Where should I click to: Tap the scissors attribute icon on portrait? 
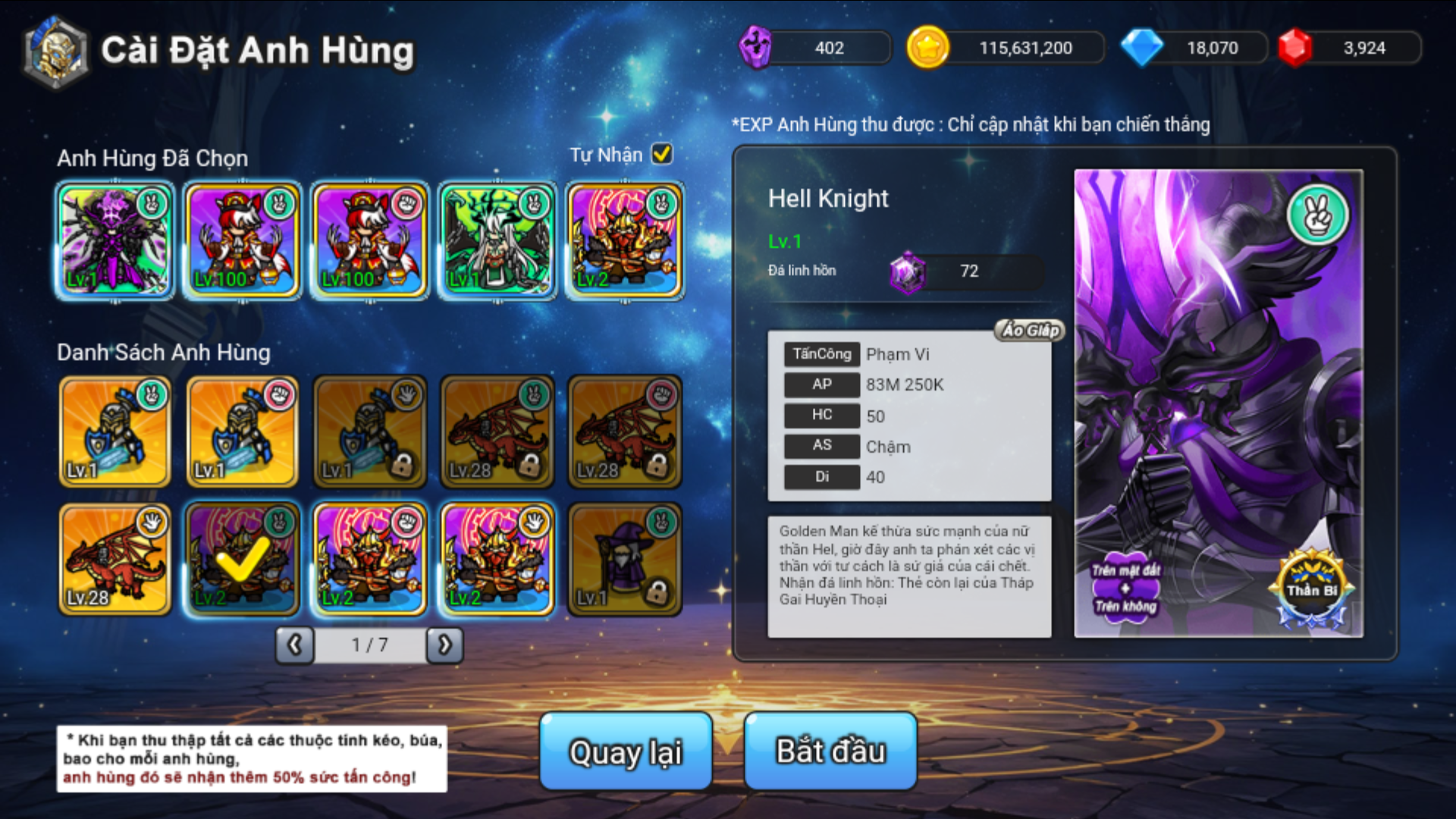(1318, 215)
